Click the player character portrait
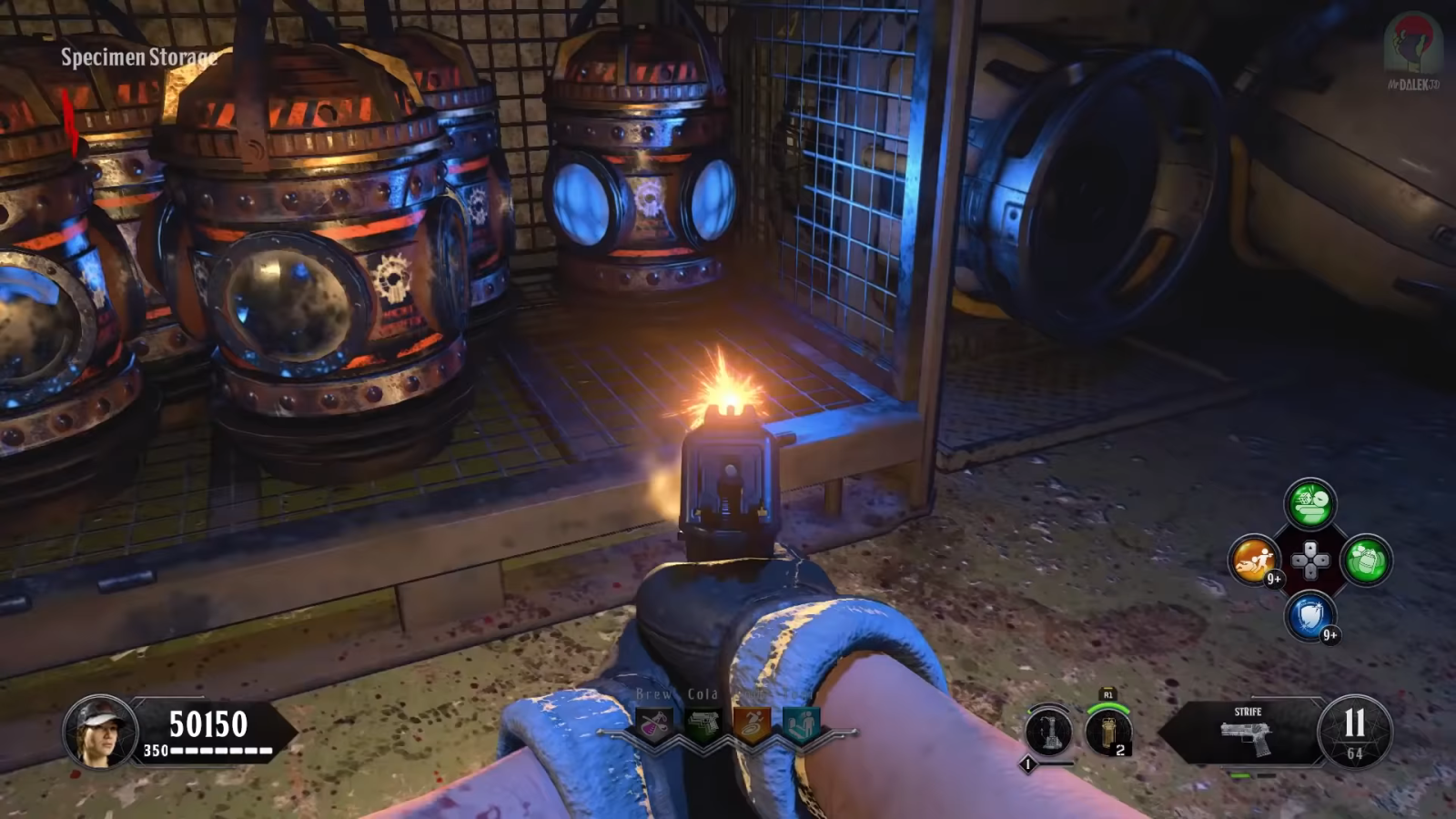The height and width of the screenshot is (819, 1456). (x=99, y=731)
